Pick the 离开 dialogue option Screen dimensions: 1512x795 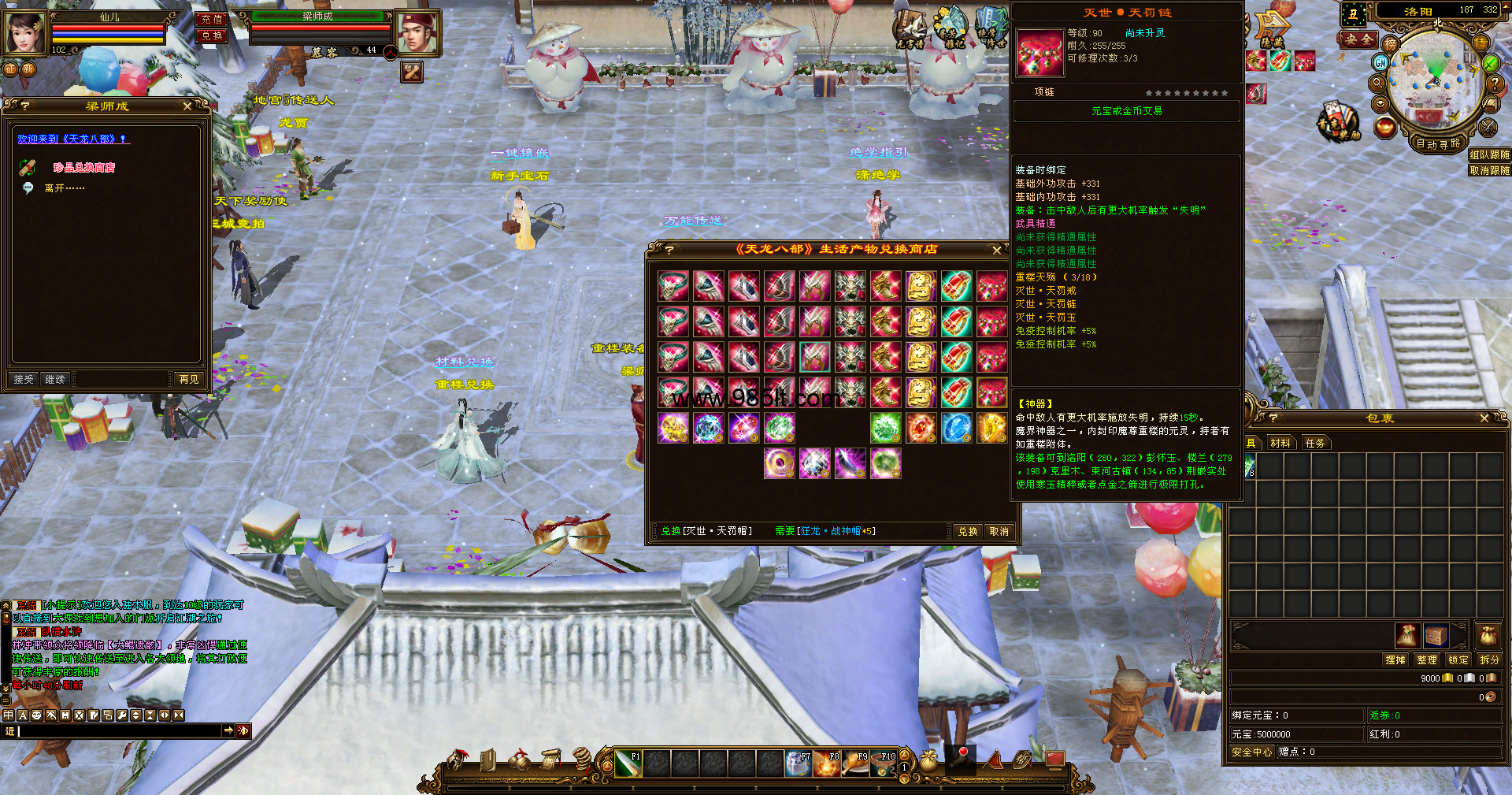pyautogui.click(x=64, y=188)
